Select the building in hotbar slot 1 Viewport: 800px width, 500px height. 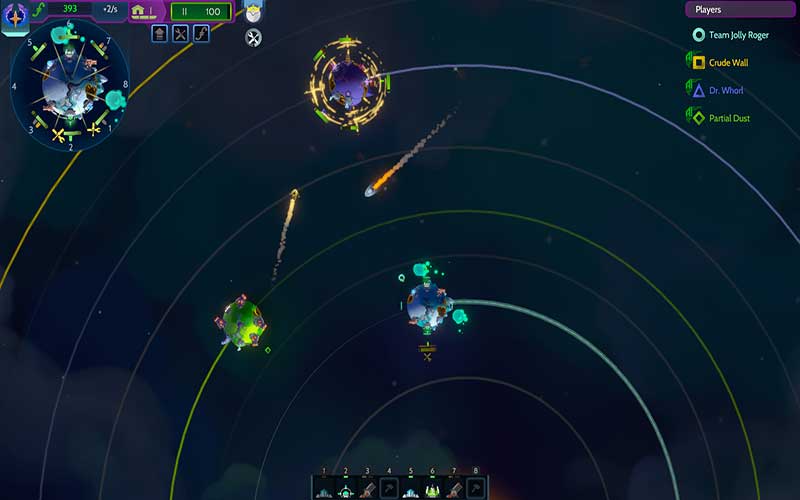click(324, 489)
